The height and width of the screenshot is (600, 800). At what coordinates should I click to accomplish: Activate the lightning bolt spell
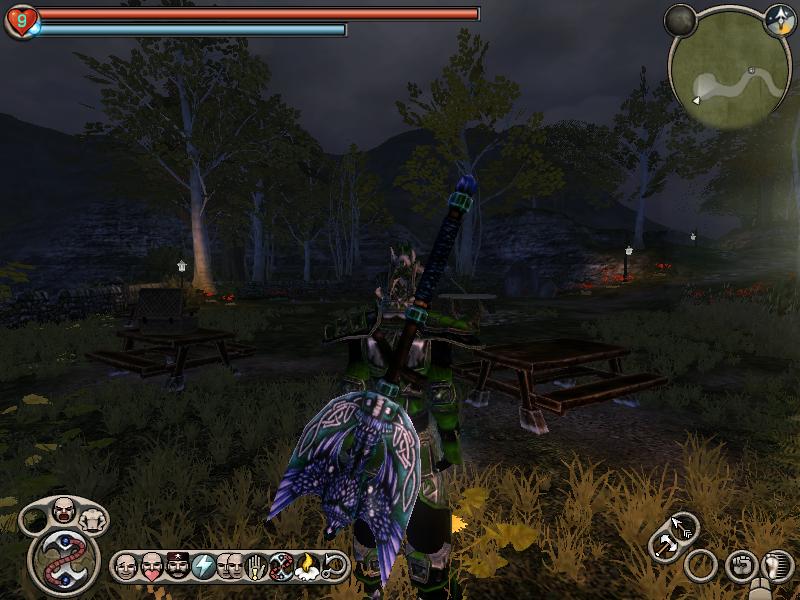coord(203,567)
